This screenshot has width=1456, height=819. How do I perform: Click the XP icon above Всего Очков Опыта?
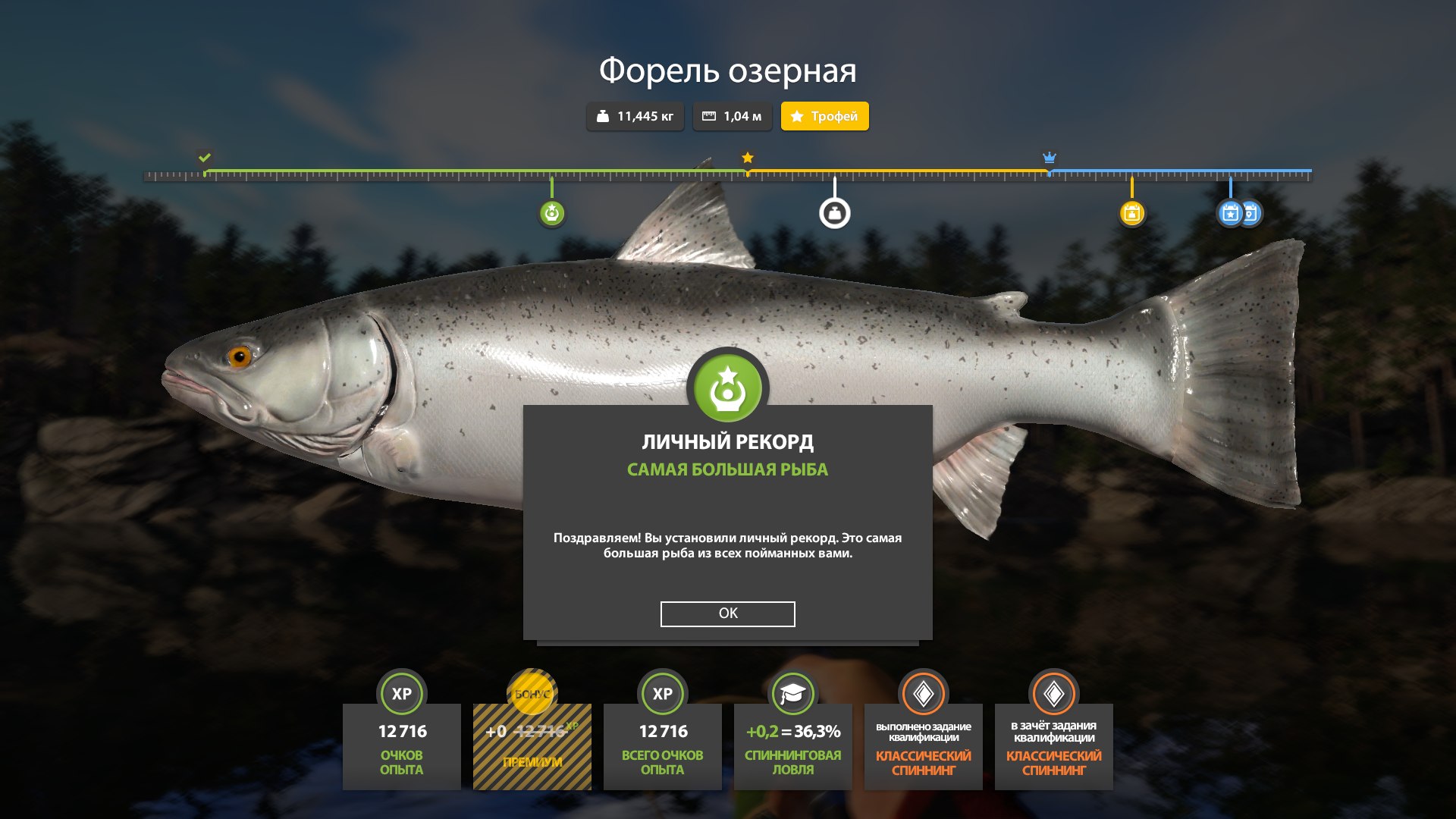[662, 692]
